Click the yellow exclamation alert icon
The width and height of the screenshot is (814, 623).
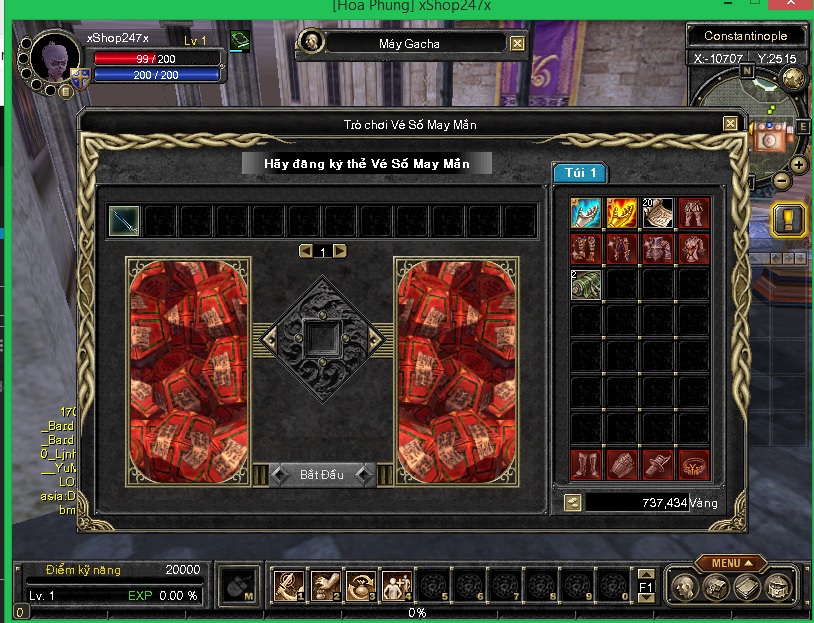[789, 220]
